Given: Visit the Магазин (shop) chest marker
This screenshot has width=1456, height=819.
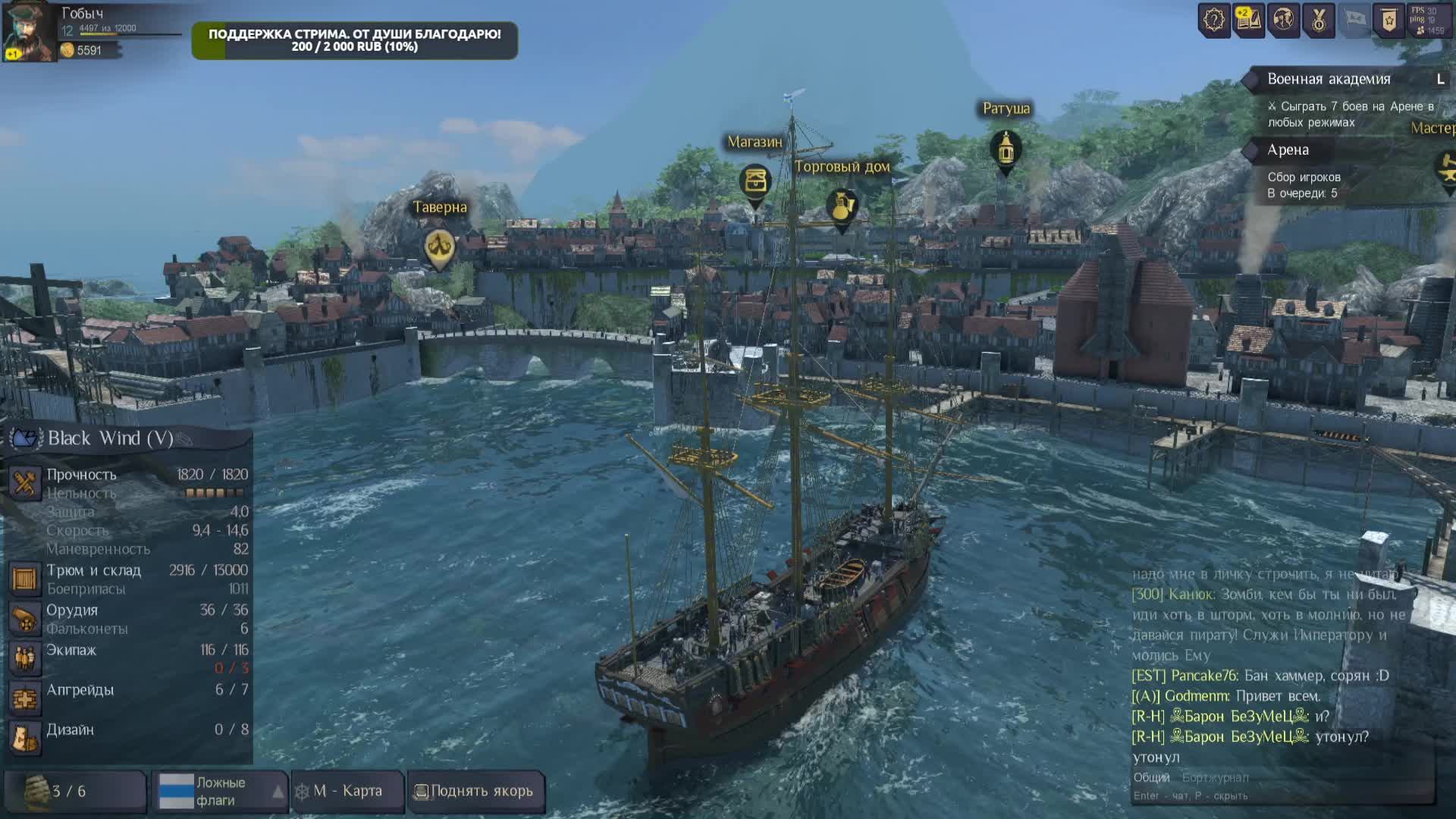Looking at the screenshot, I should 755,181.
